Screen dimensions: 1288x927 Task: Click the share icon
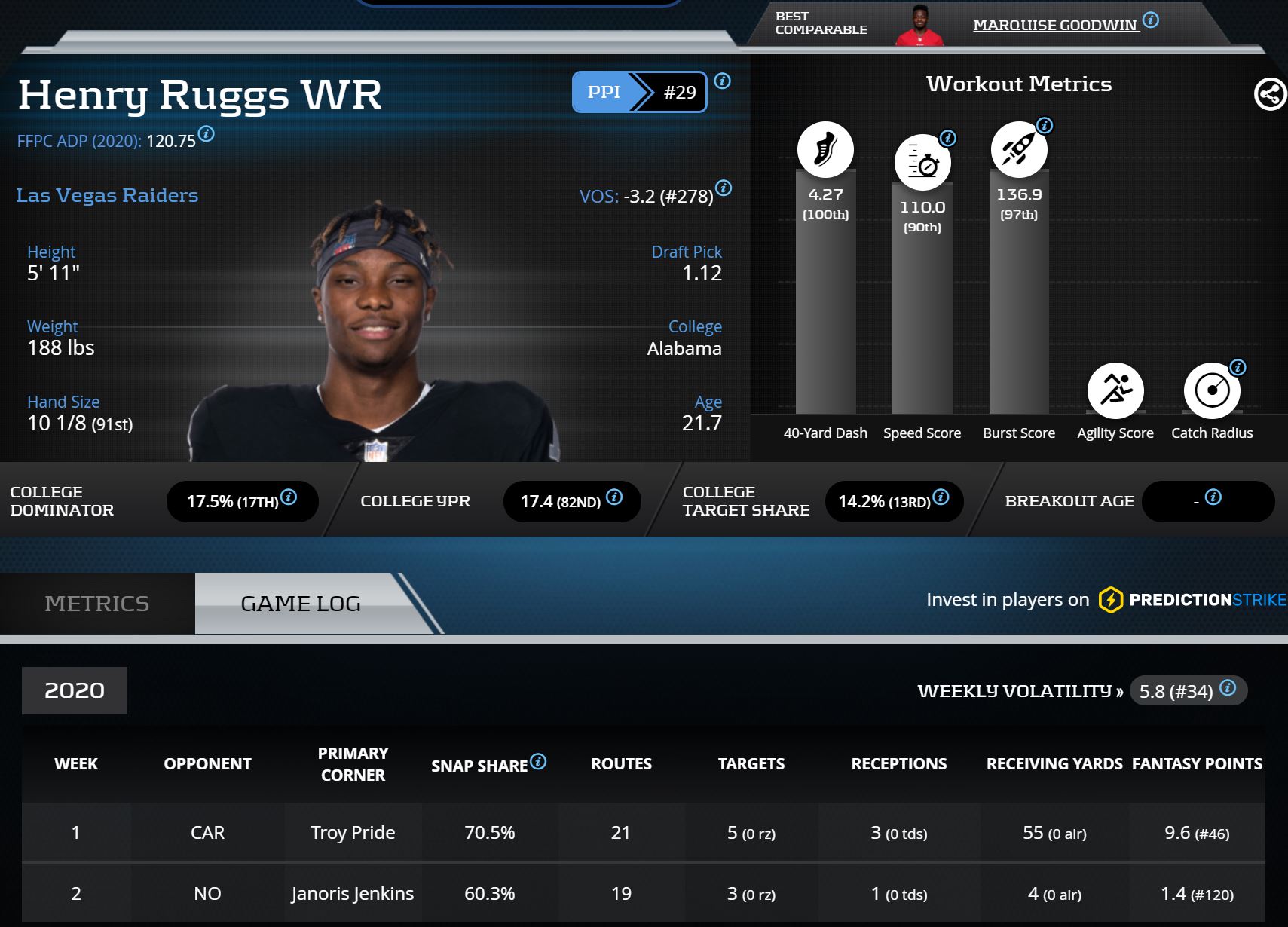coord(1270,95)
